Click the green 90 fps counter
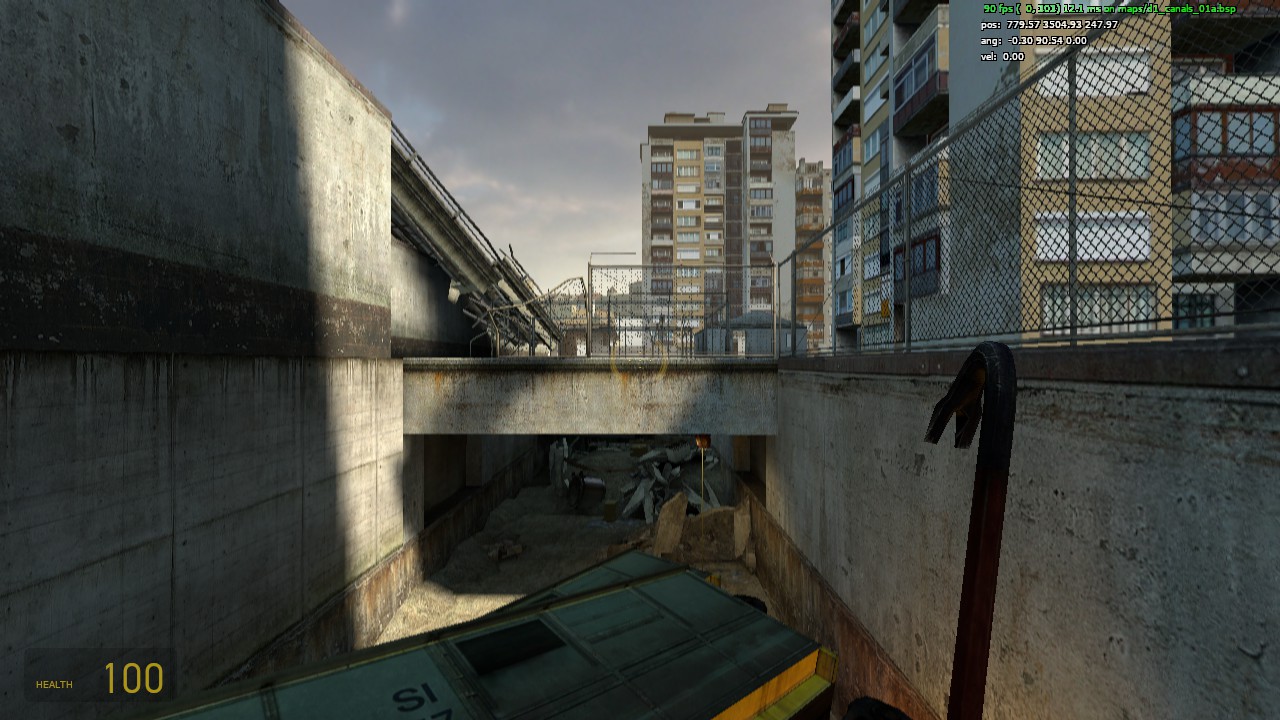 (x=998, y=7)
